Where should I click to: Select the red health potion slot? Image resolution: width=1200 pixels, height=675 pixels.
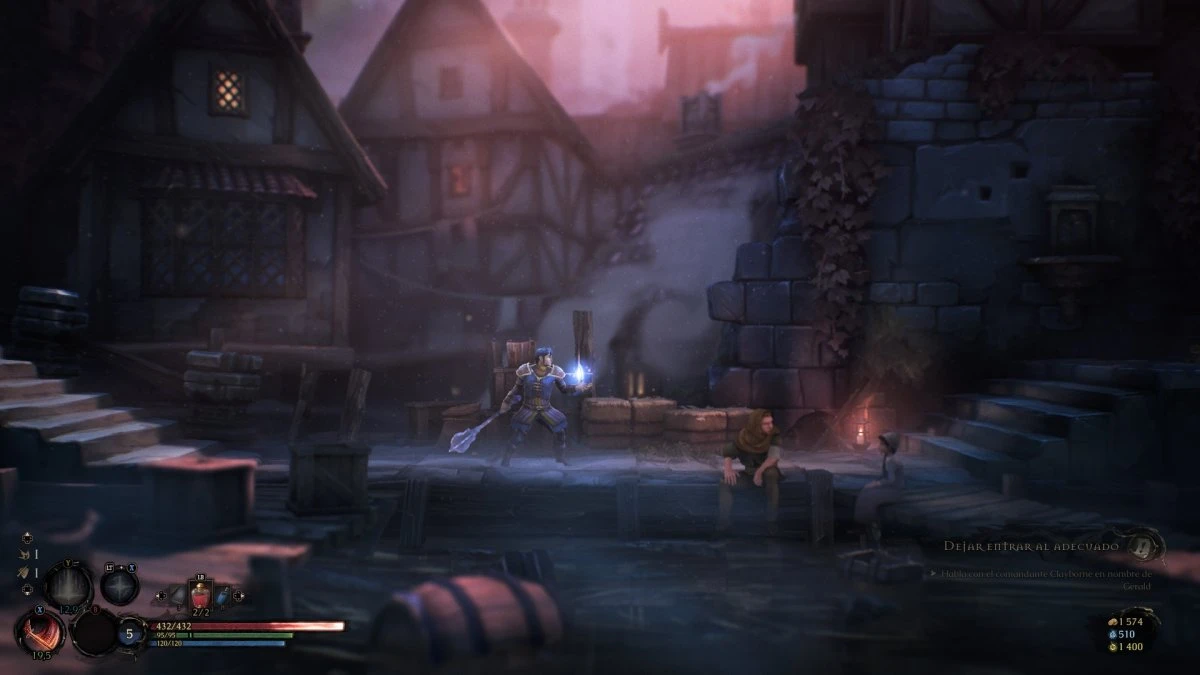point(202,597)
